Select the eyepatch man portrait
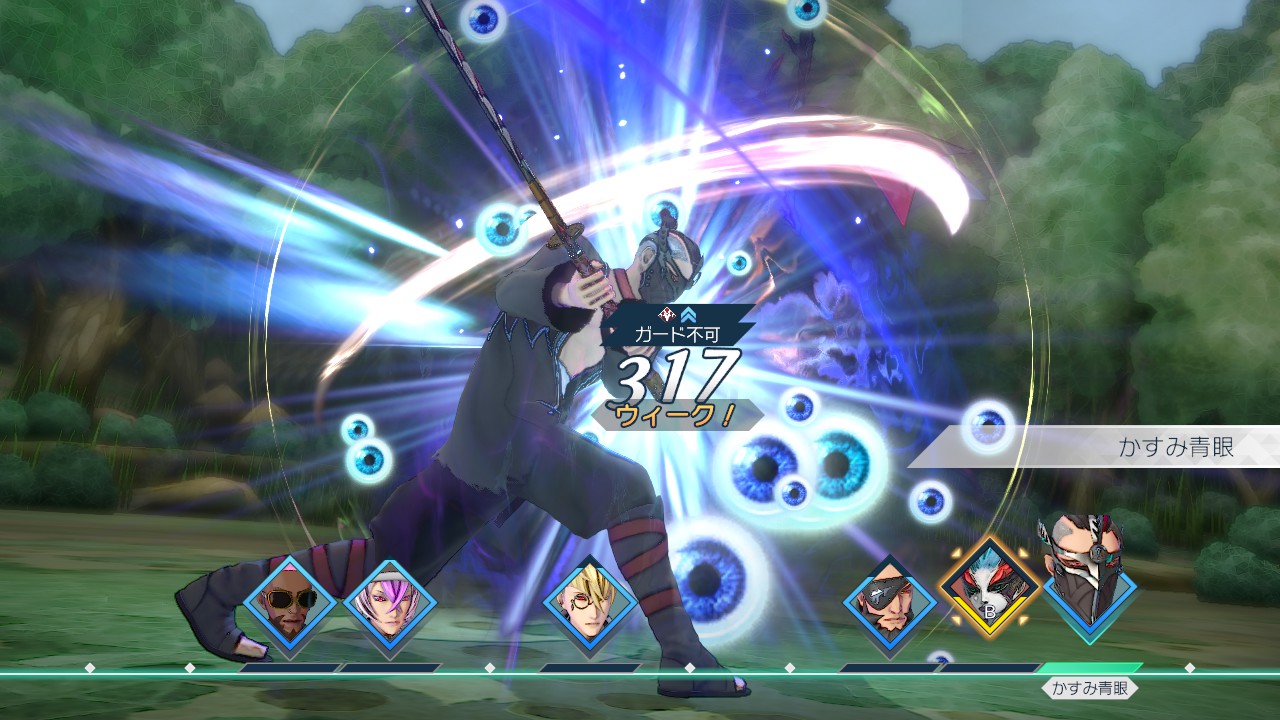1280x720 pixels. pos(889,603)
